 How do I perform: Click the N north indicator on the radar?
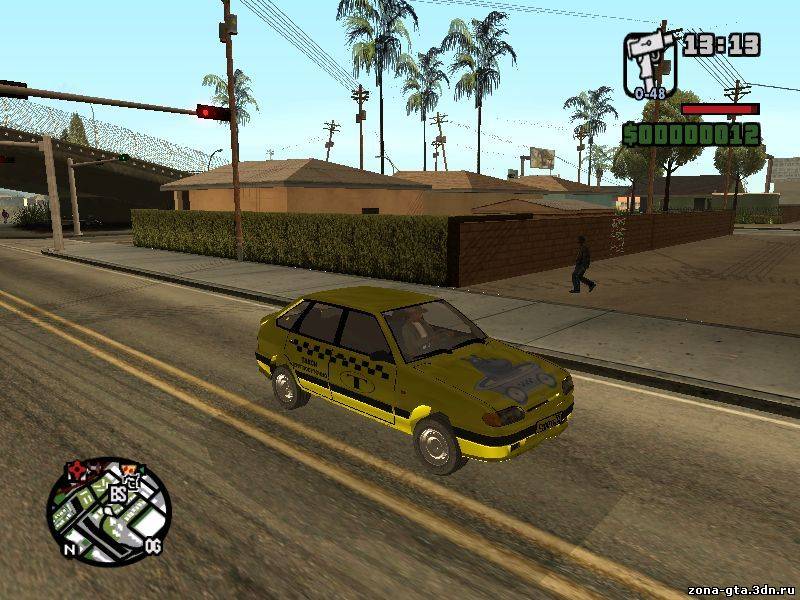(x=69, y=549)
